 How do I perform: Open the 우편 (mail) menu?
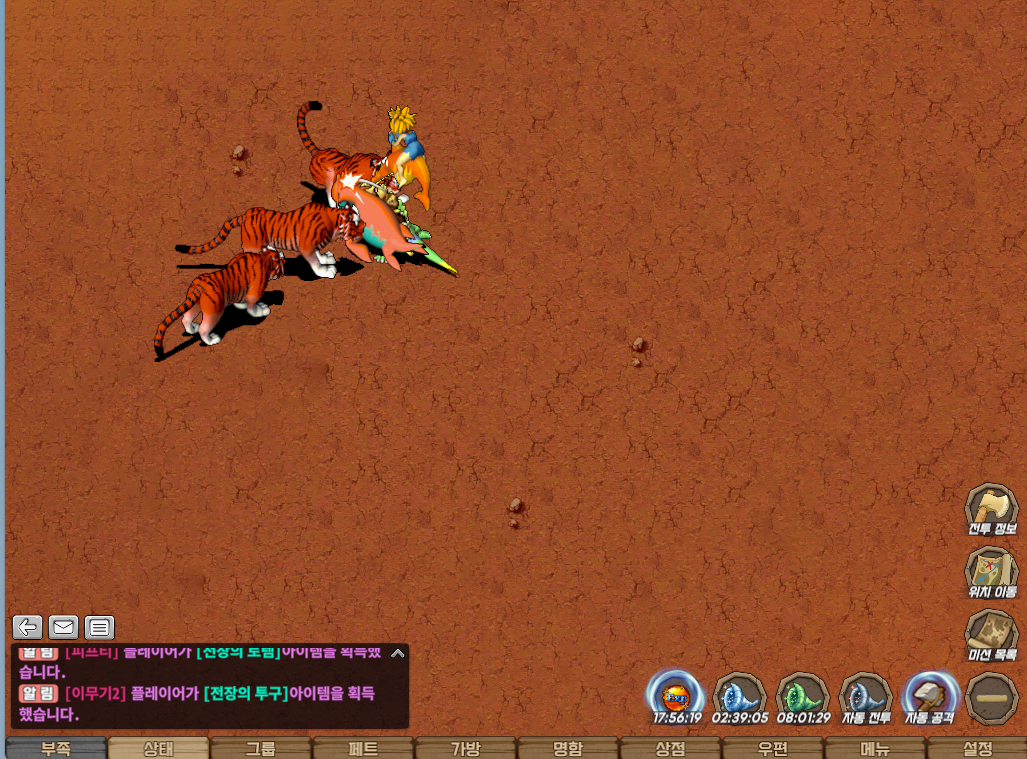[x=773, y=749]
